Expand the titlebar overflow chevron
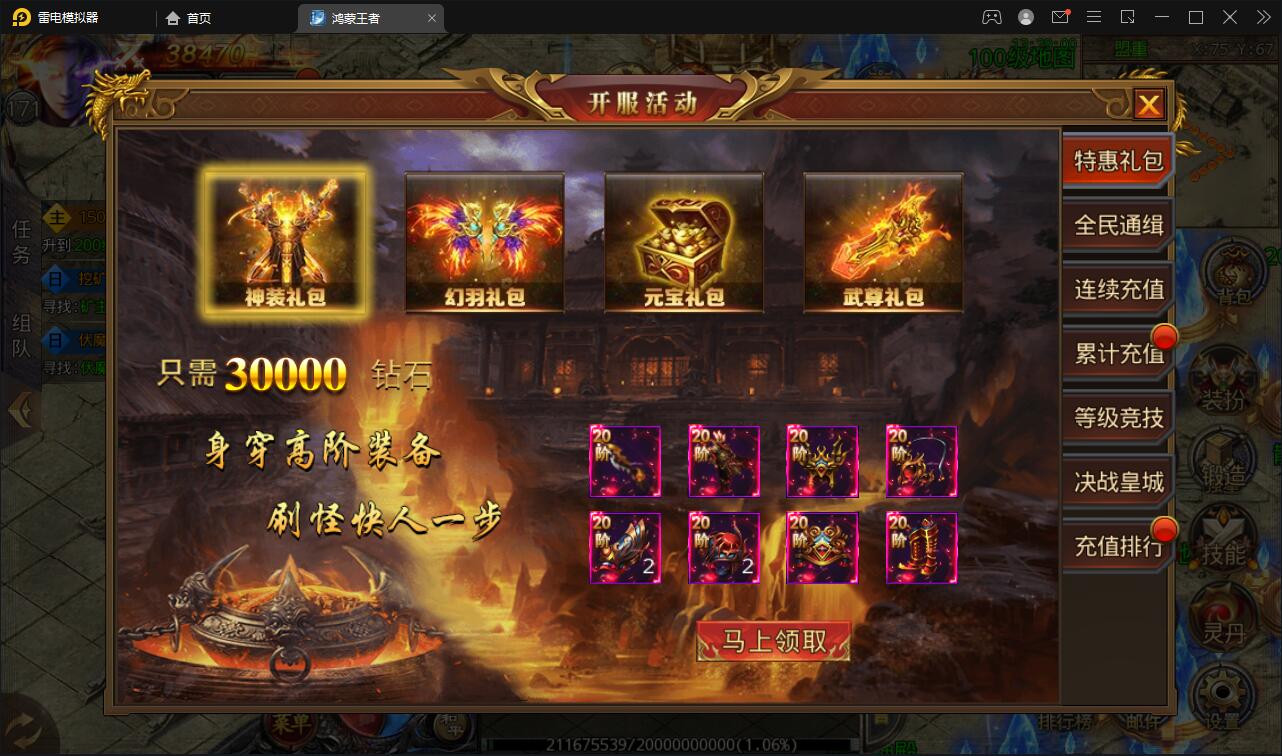The width and height of the screenshot is (1282, 756). 1262,17
